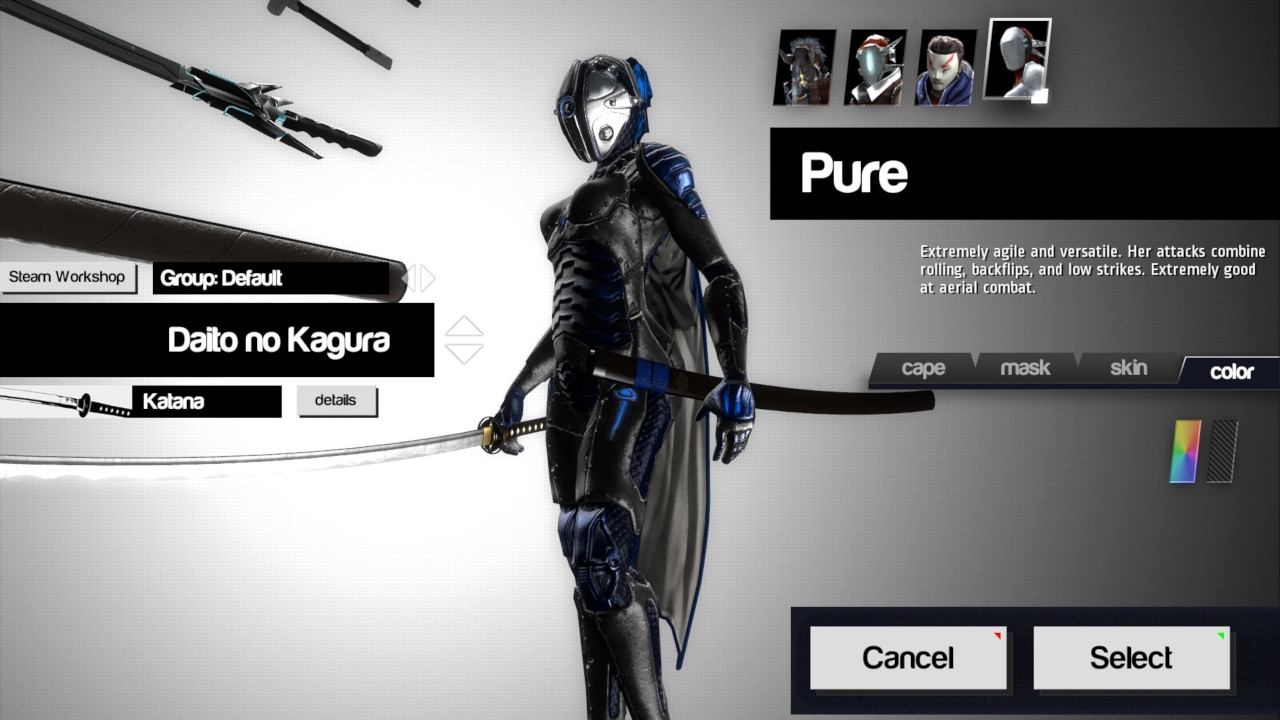
Task: Activate the color customization tab
Action: click(1231, 371)
